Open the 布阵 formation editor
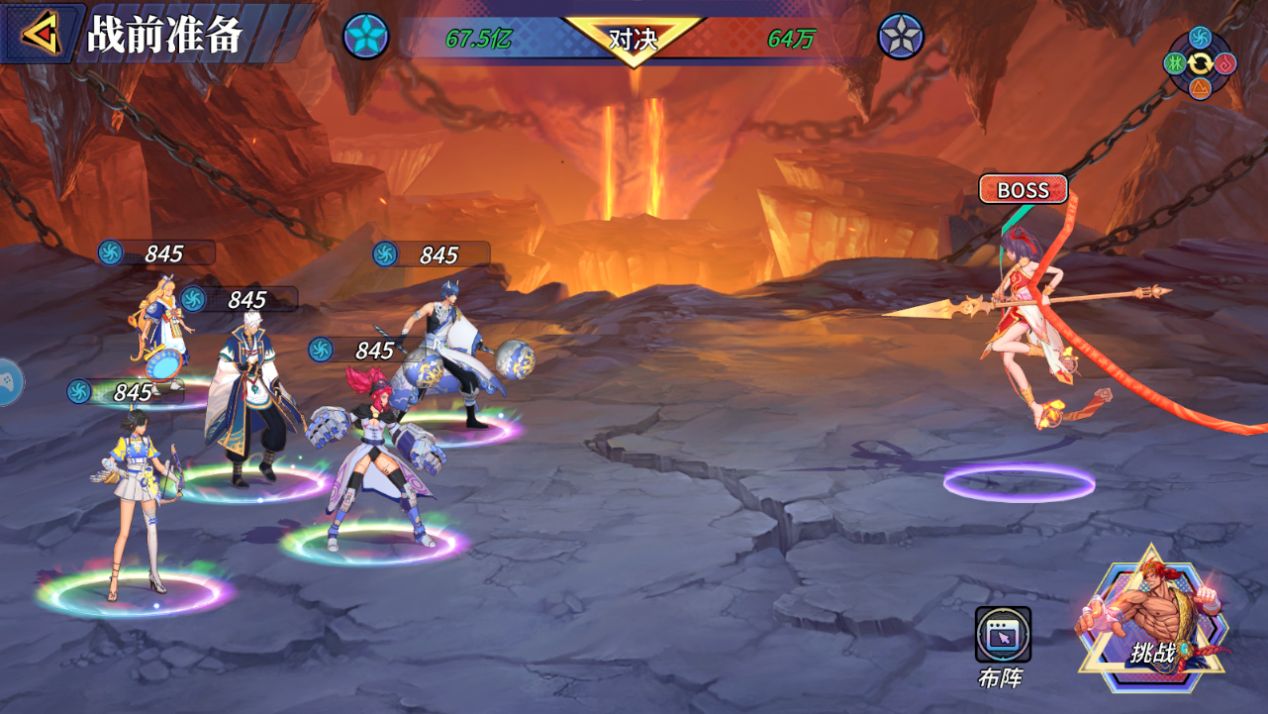Screen dimensions: 1268x714 (x=1002, y=636)
